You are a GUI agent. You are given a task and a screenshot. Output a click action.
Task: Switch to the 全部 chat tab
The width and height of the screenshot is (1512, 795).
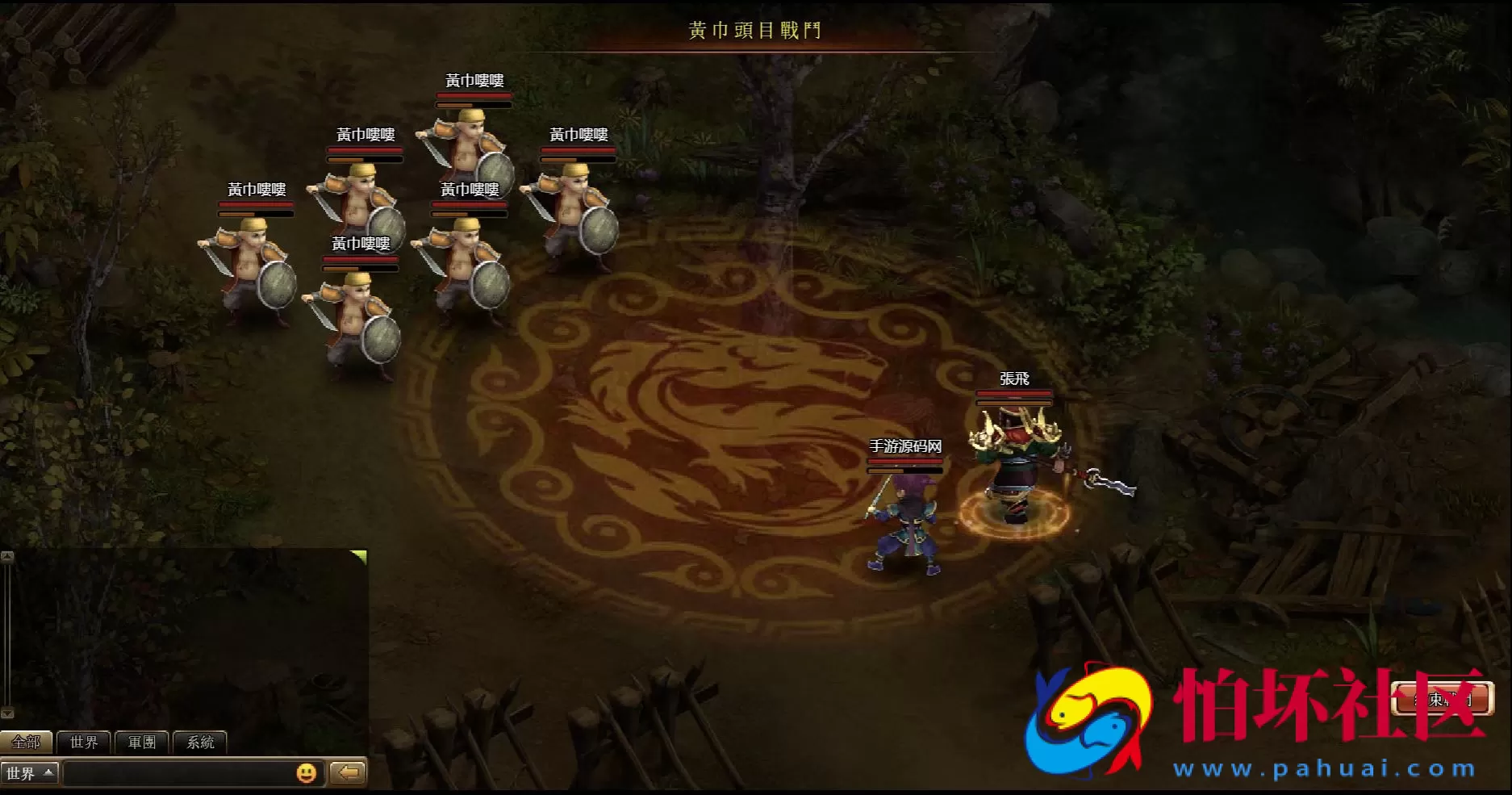tap(26, 742)
